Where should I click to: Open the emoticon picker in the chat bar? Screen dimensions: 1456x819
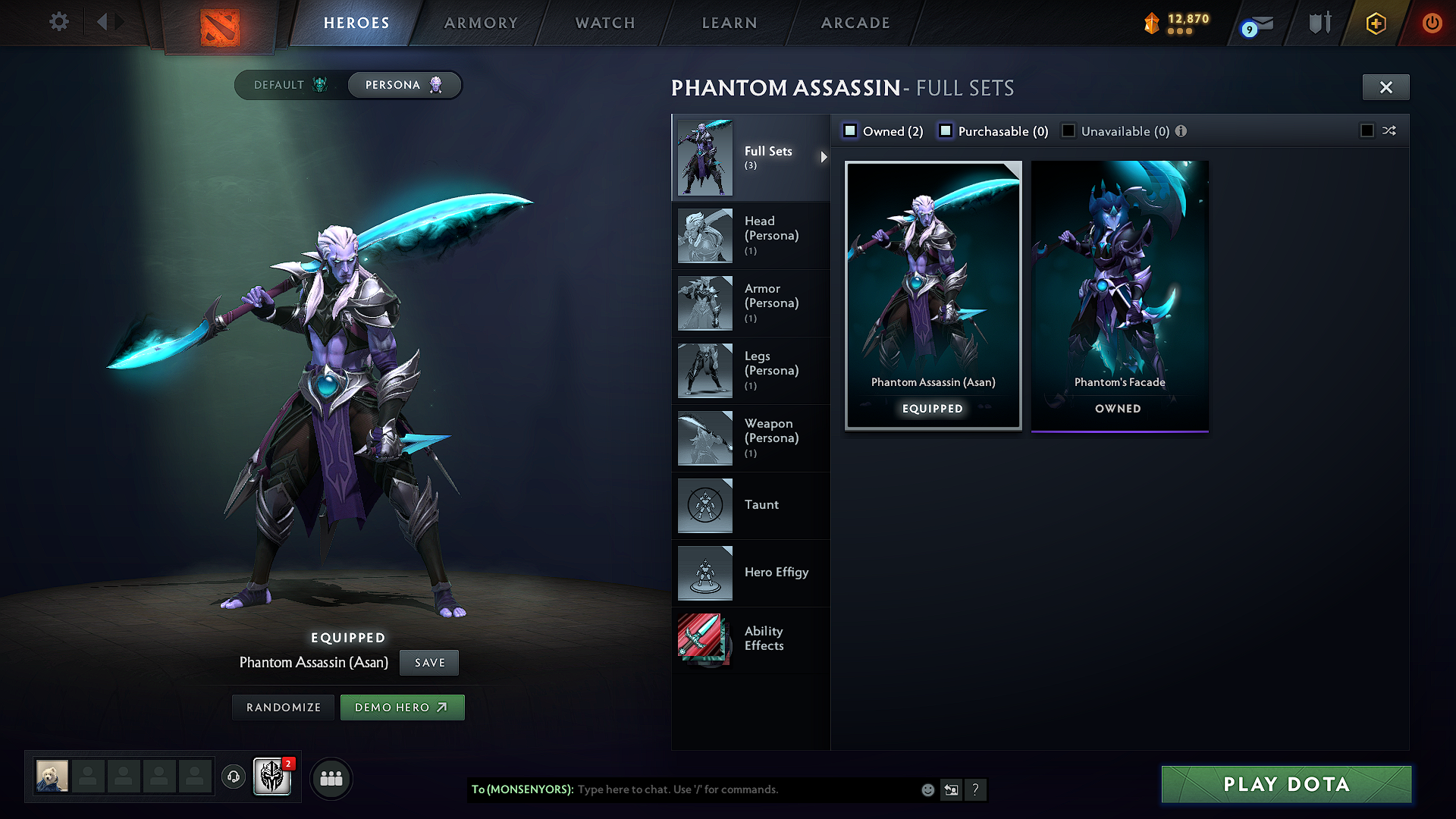click(927, 789)
